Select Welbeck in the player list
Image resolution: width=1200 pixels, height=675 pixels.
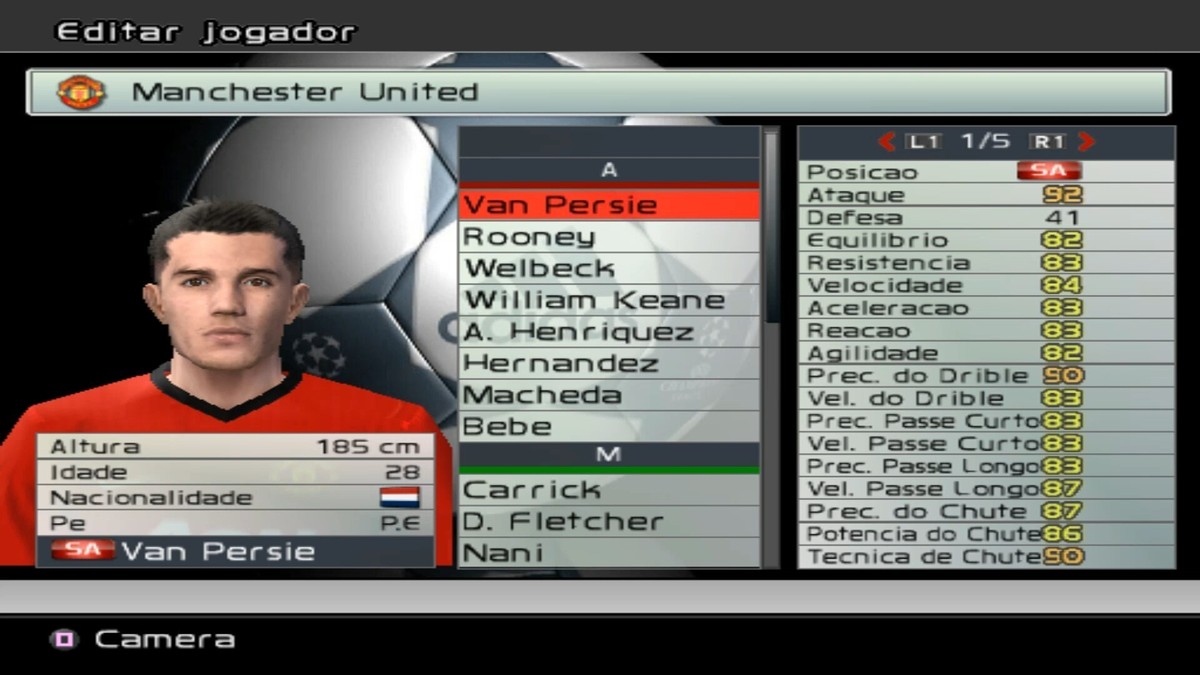point(609,268)
